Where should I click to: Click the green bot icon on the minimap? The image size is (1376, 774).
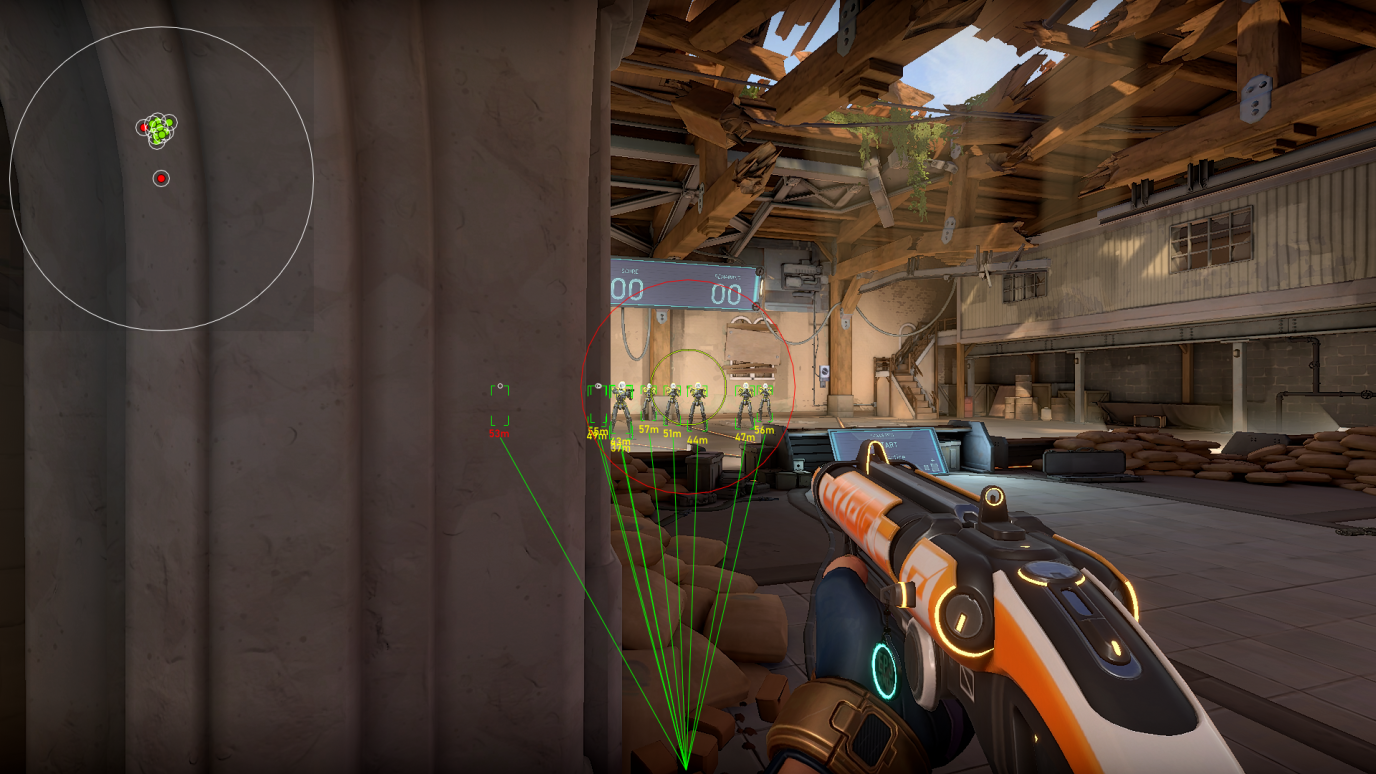158,124
